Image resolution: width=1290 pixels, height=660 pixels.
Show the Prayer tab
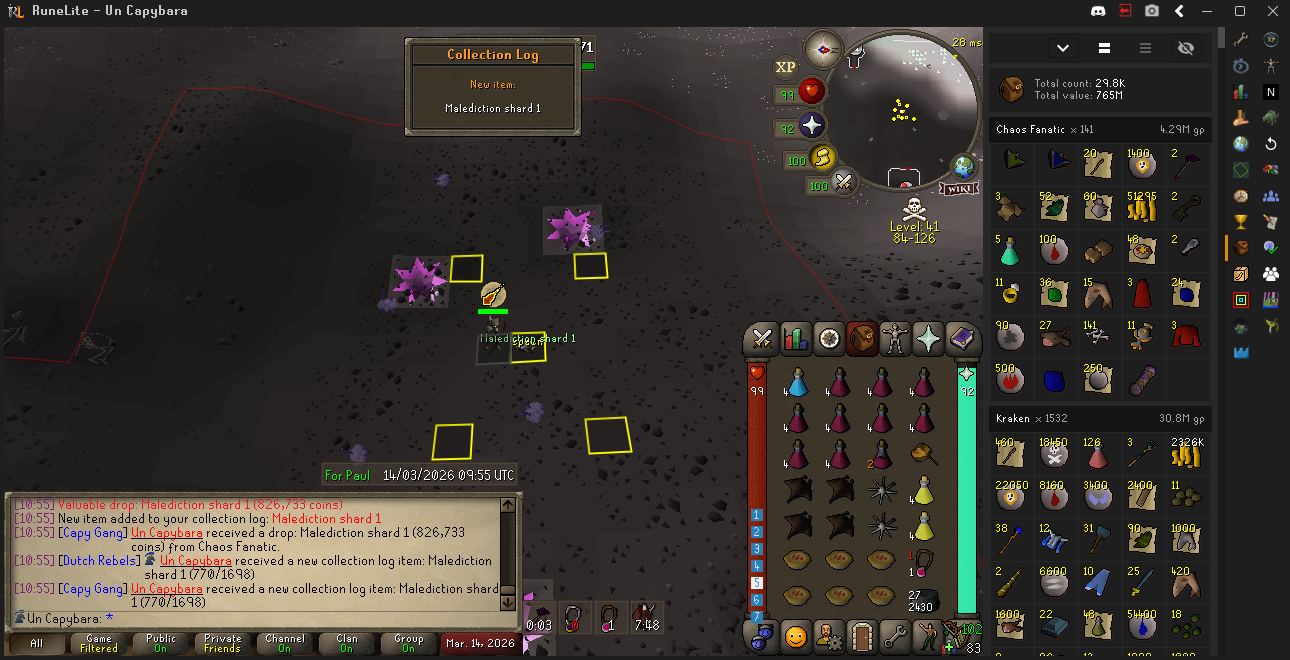click(x=928, y=339)
